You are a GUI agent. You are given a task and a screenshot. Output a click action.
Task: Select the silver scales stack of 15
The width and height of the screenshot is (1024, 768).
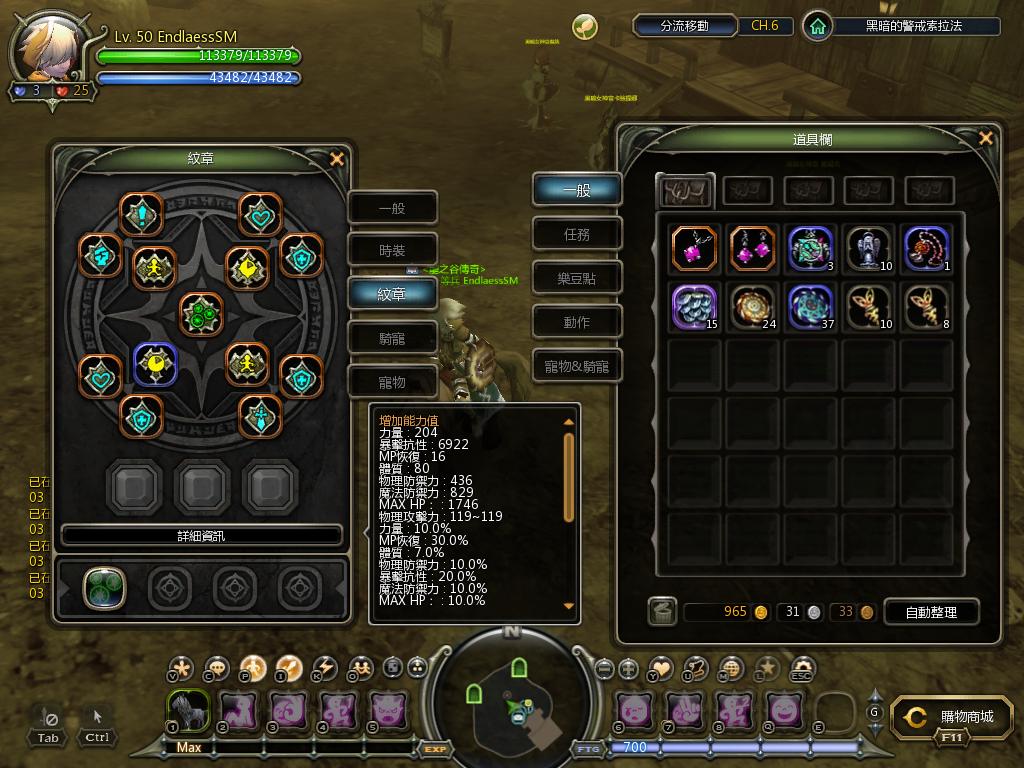[x=695, y=306]
